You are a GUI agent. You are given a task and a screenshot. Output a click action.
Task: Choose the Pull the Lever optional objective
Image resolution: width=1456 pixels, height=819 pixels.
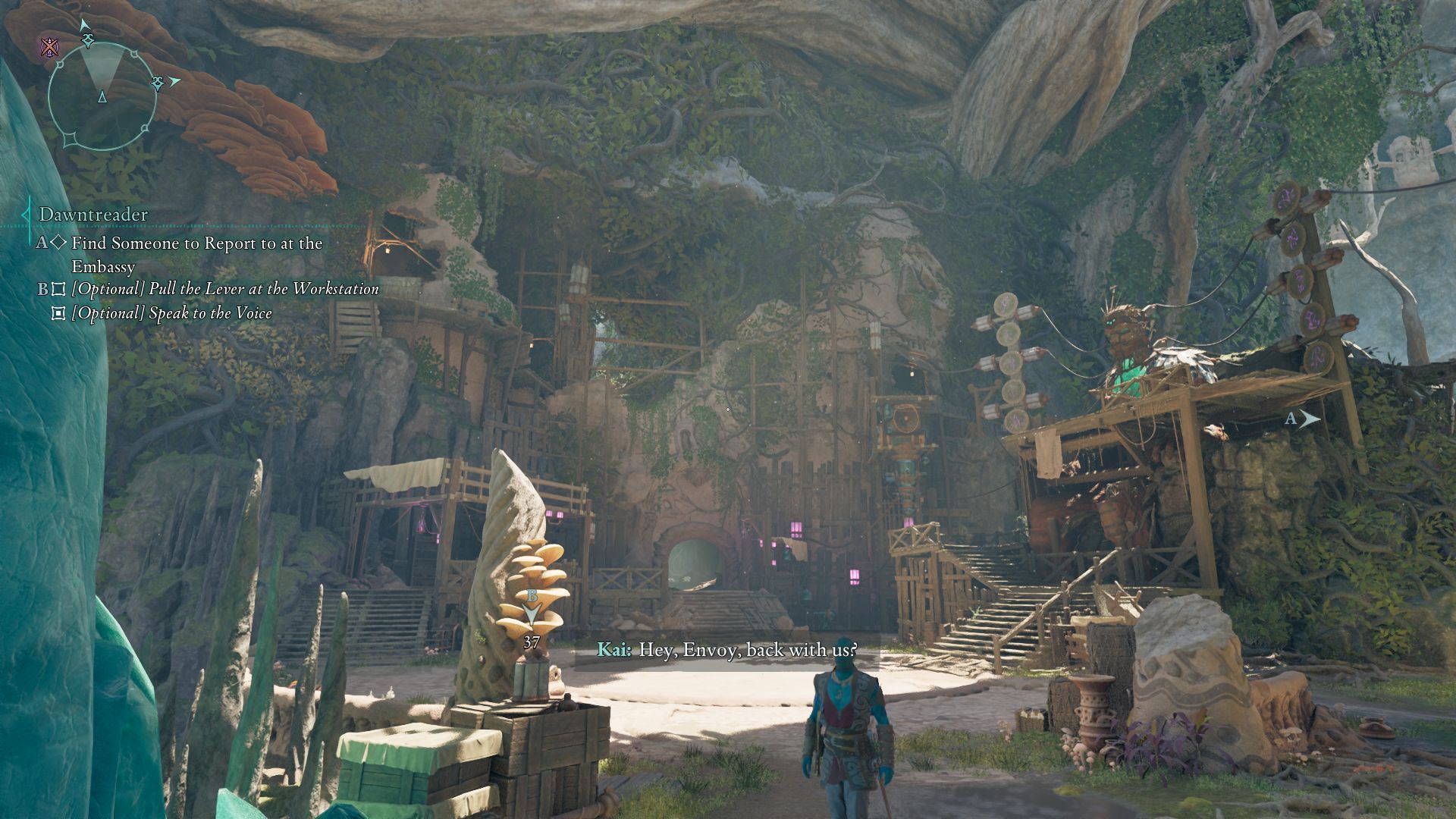click(x=224, y=289)
